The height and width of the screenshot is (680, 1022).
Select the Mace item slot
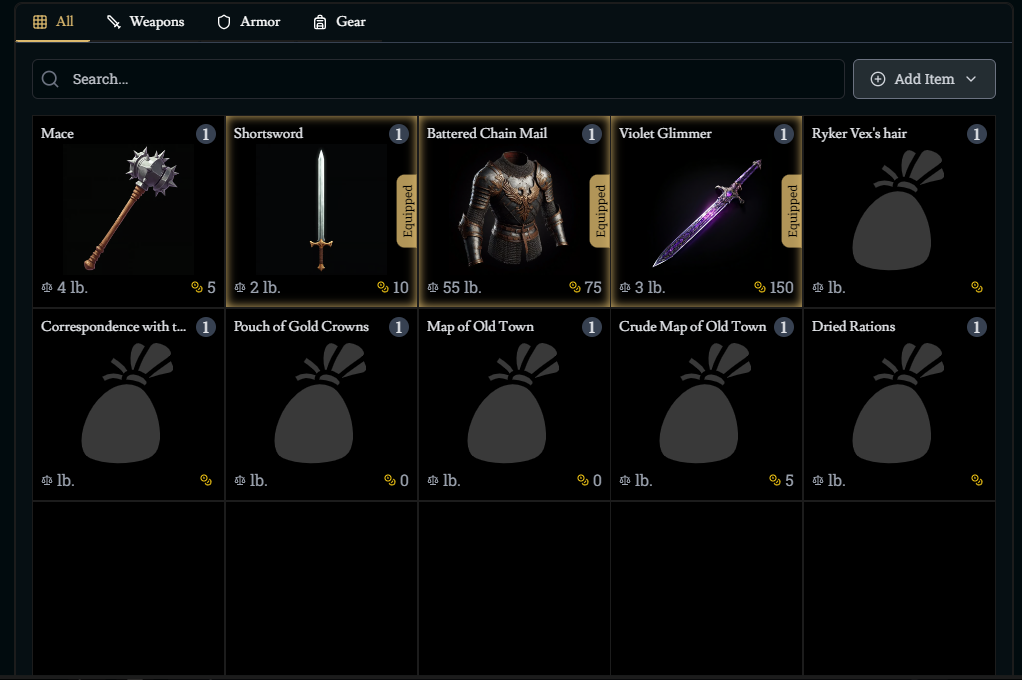point(128,211)
